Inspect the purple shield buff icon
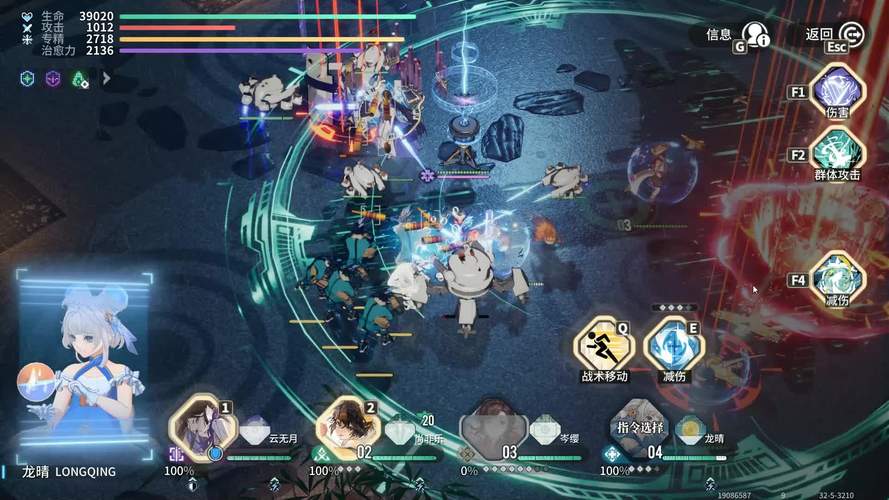The height and width of the screenshot is (500, 889). click(54, 78)
